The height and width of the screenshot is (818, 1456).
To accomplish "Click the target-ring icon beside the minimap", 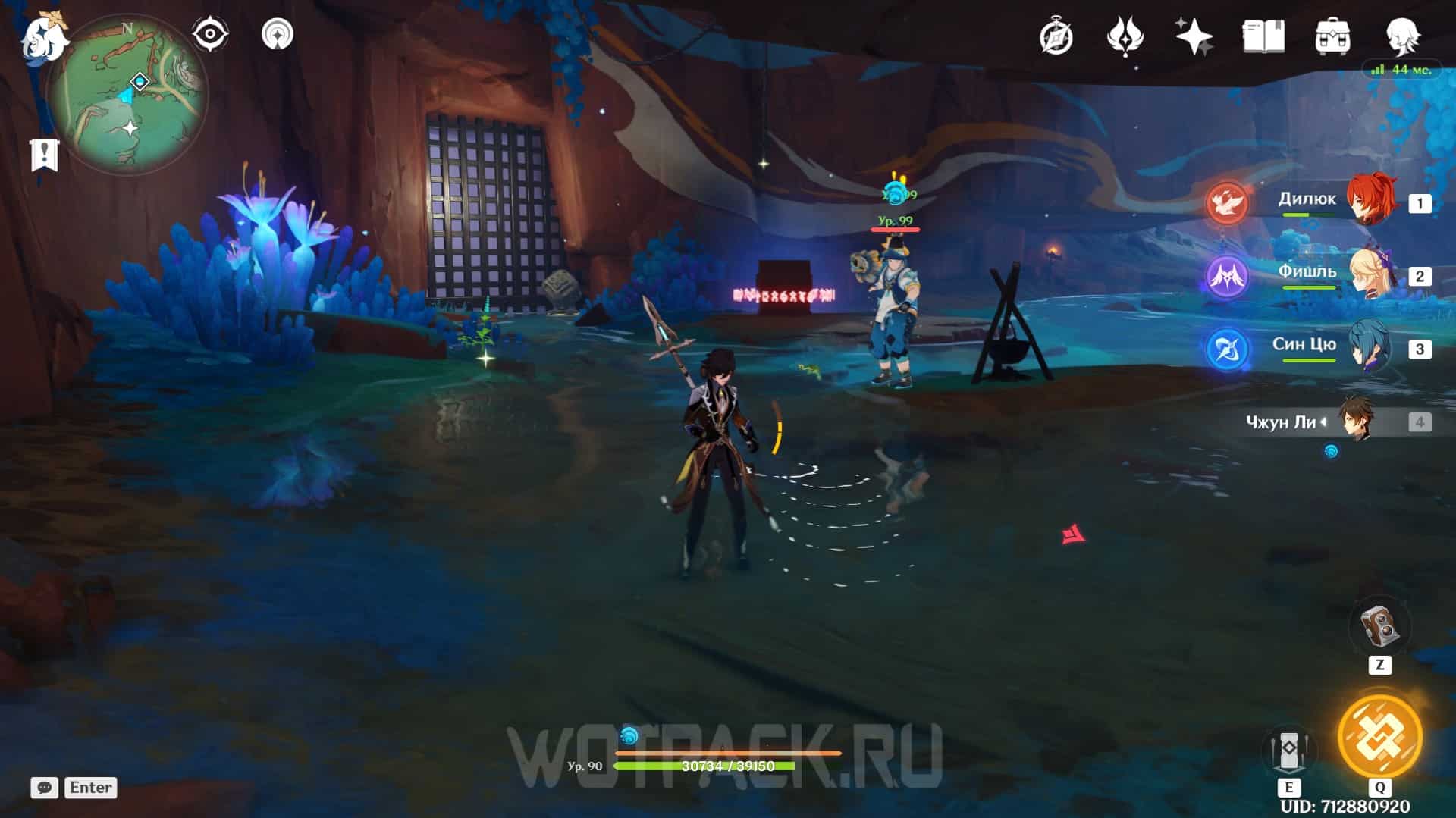I will pos(278,34).
